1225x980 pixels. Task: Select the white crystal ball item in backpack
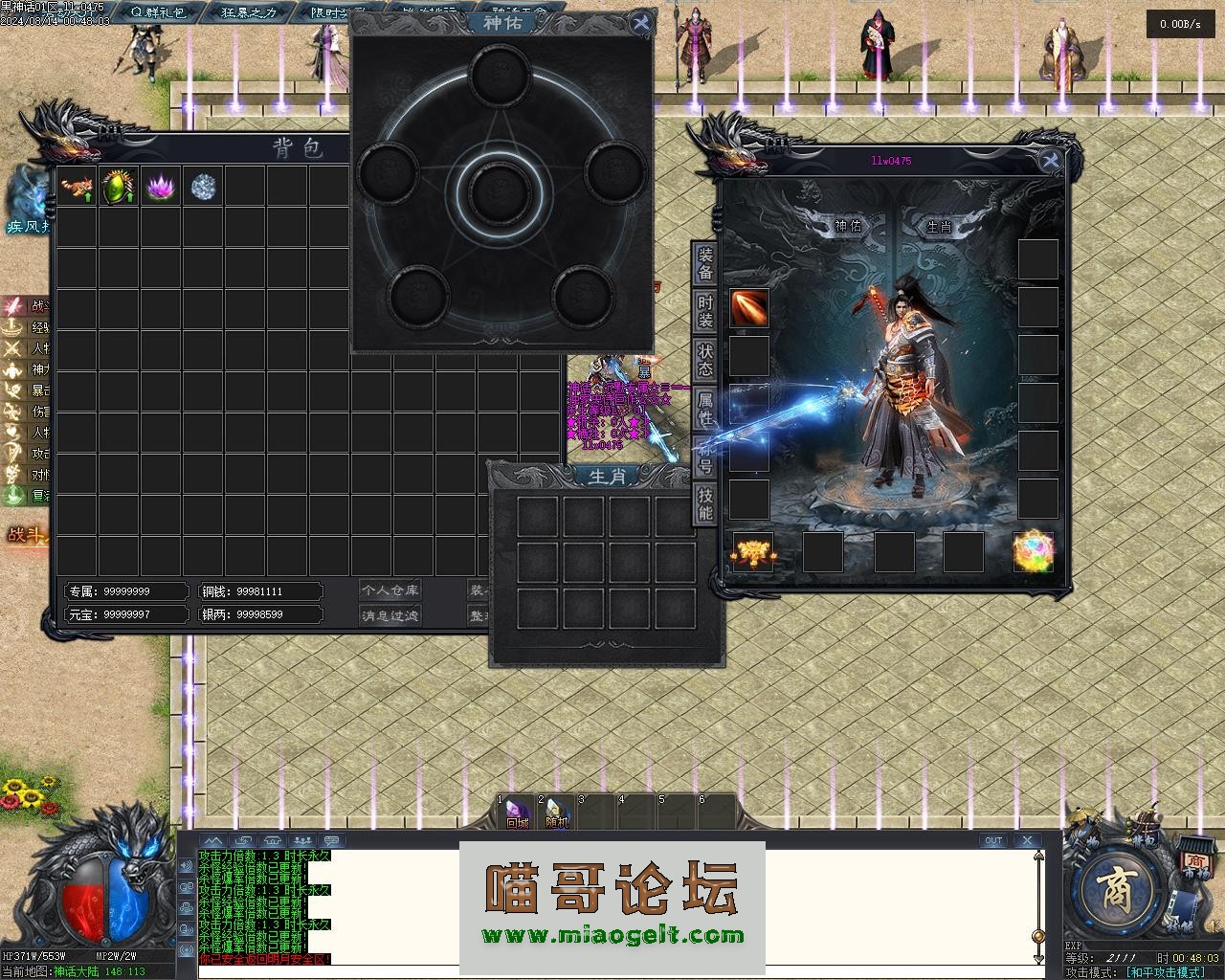coord(203,186)
